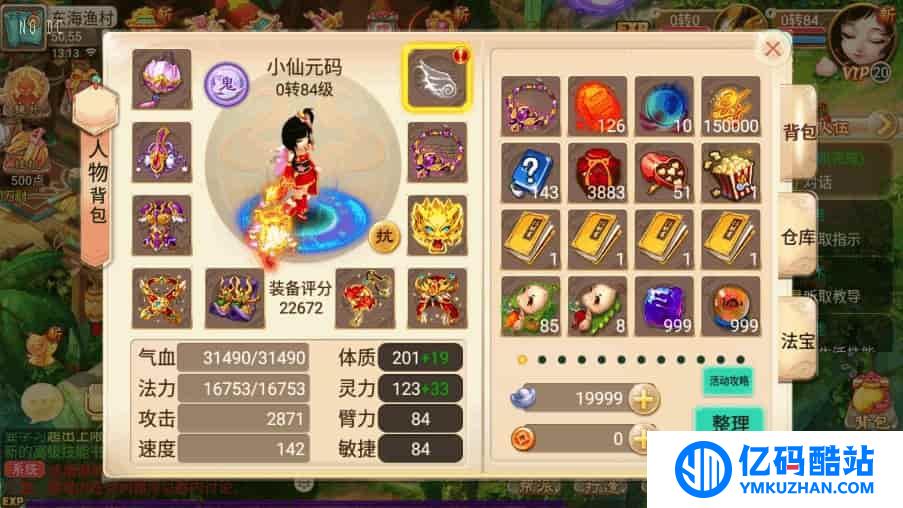
Task: Click the purple 鬼 ghost emblem
Action: tap(222, 82)
